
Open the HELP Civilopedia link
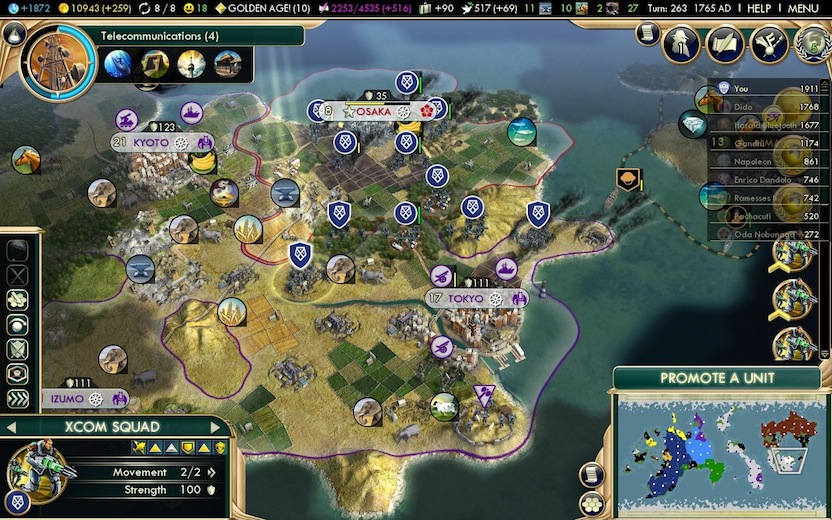tap(759, 8)
